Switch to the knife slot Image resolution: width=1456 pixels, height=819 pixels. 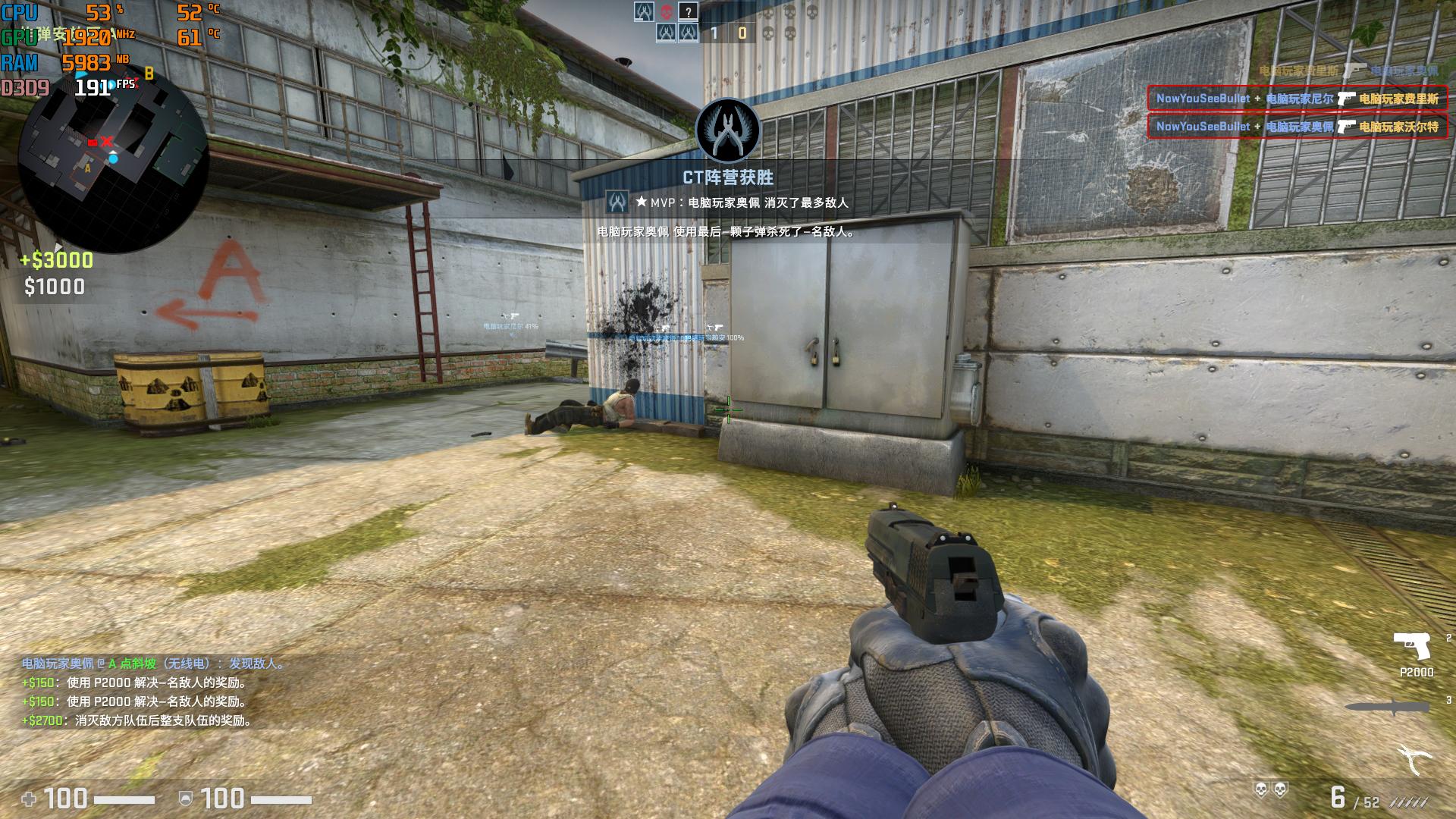pos(1387,707)
